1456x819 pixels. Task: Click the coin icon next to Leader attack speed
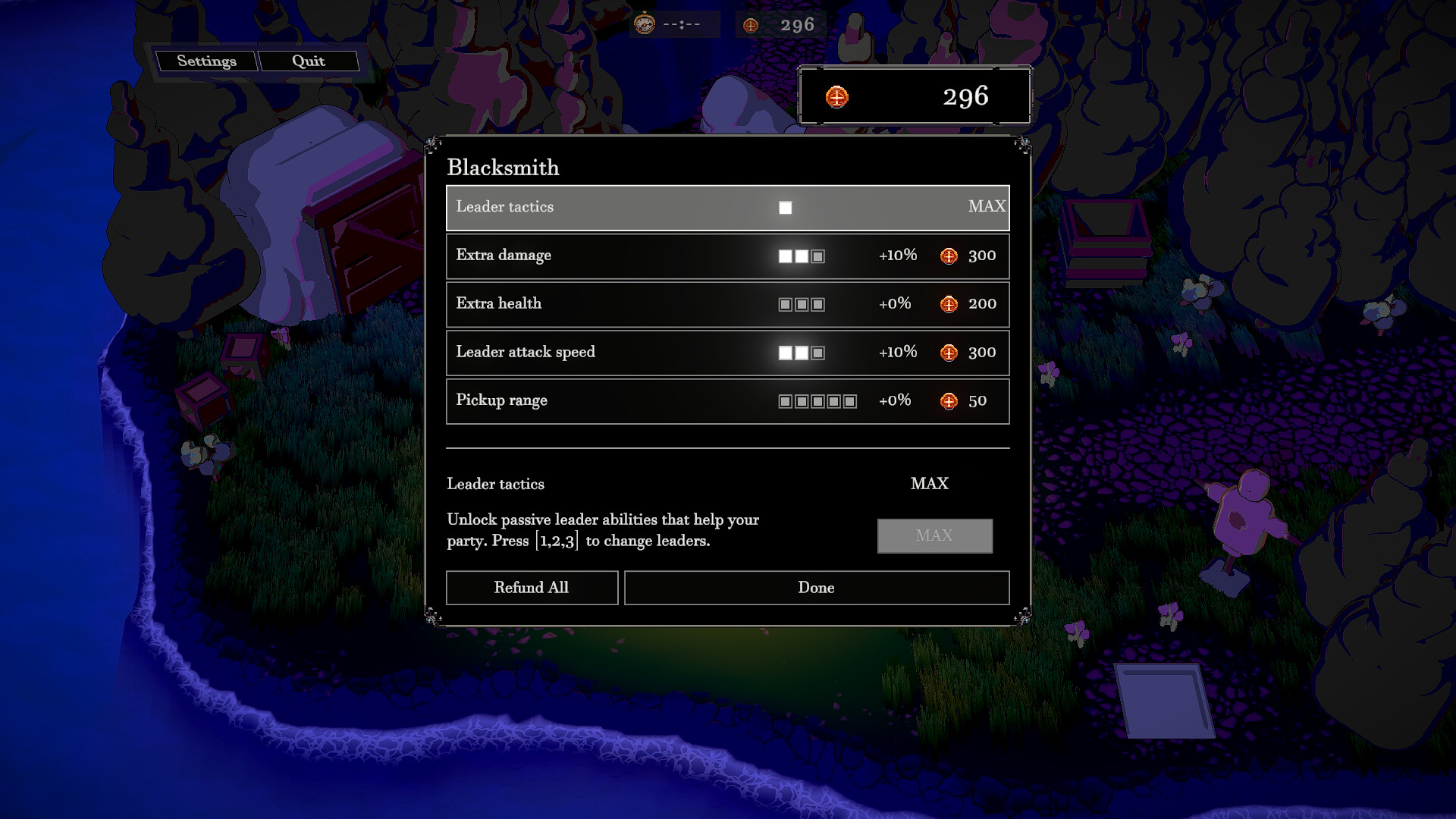[947, 353]
